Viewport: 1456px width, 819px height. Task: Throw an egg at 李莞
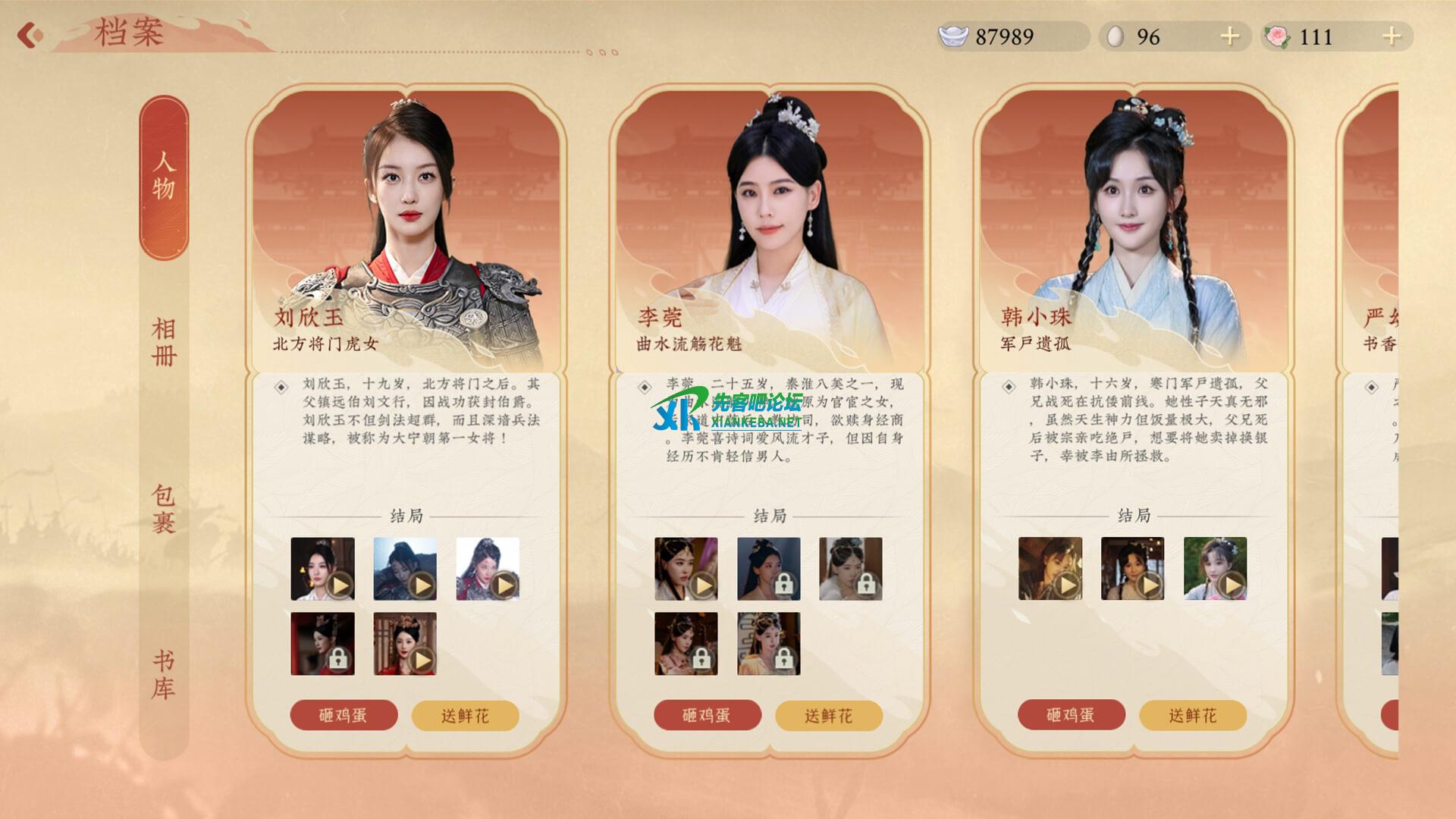707,715
